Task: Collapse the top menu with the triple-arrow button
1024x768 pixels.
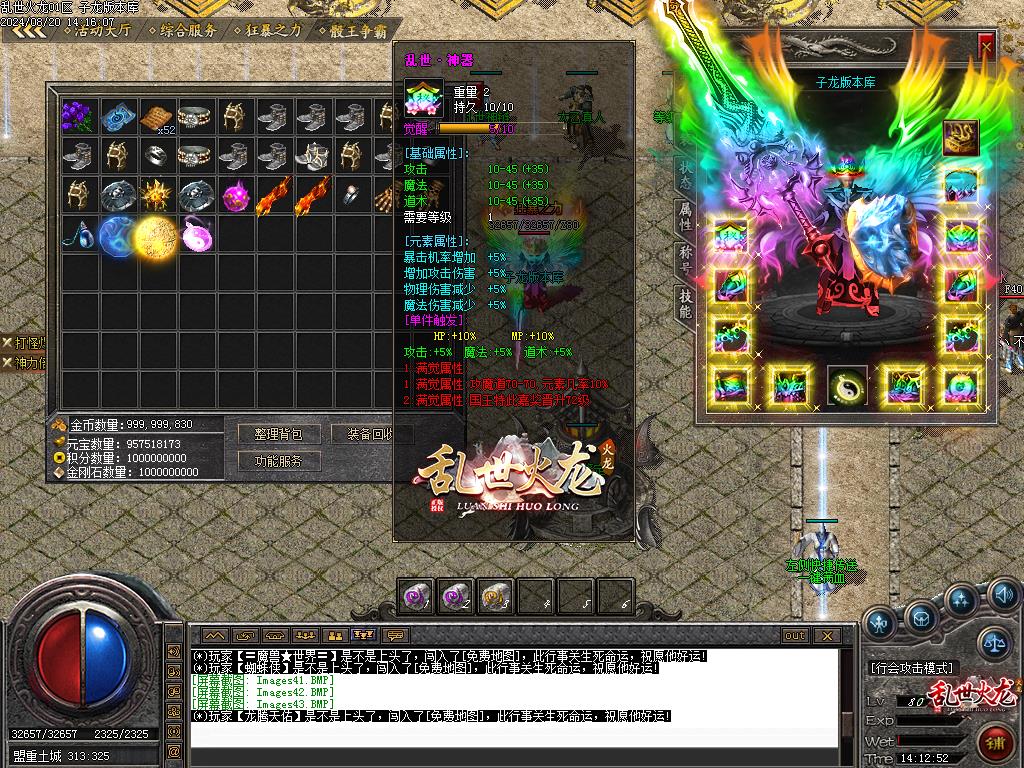Action: 30,30
